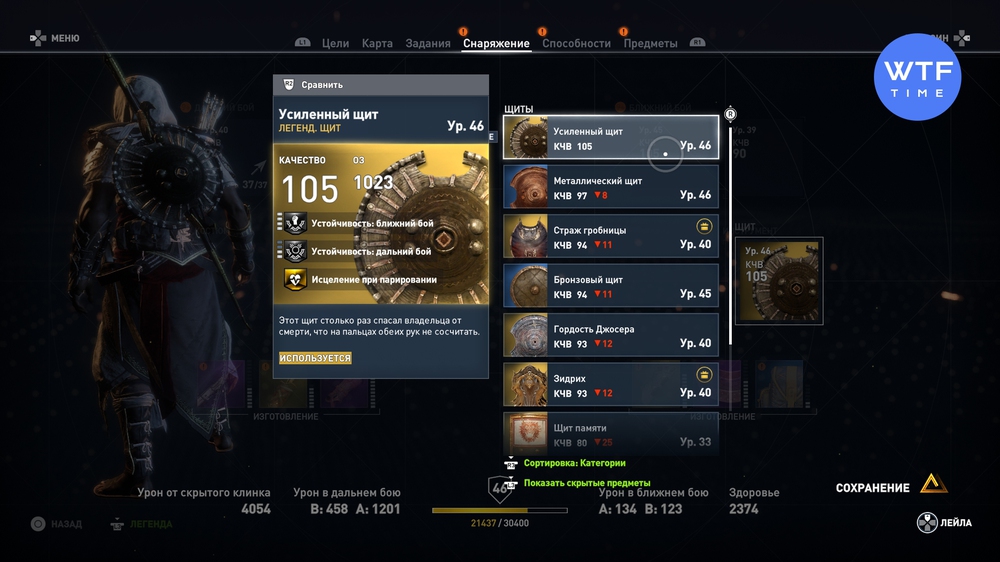This screenshot has width=1000, height=562.
Task: Pick the Бронзовый щит entry
Action: [x=610, y=287]
